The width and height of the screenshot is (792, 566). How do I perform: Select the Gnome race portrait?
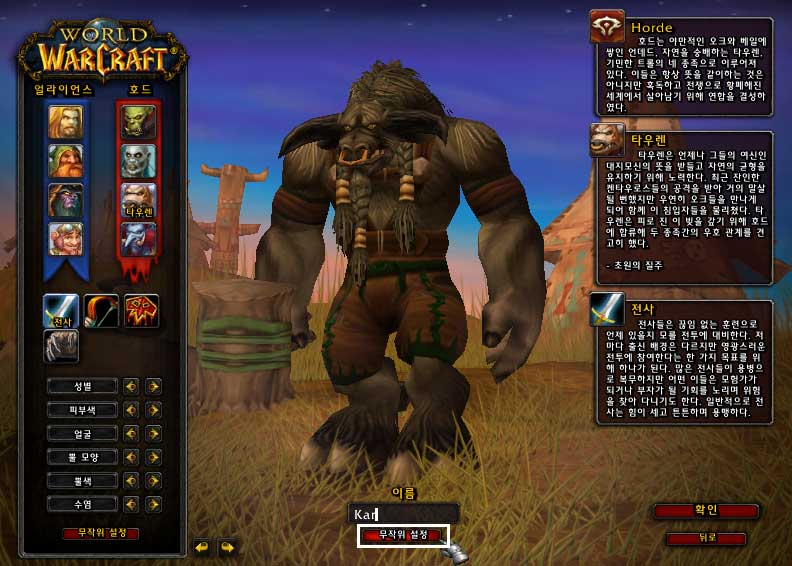tap(65, 239)
